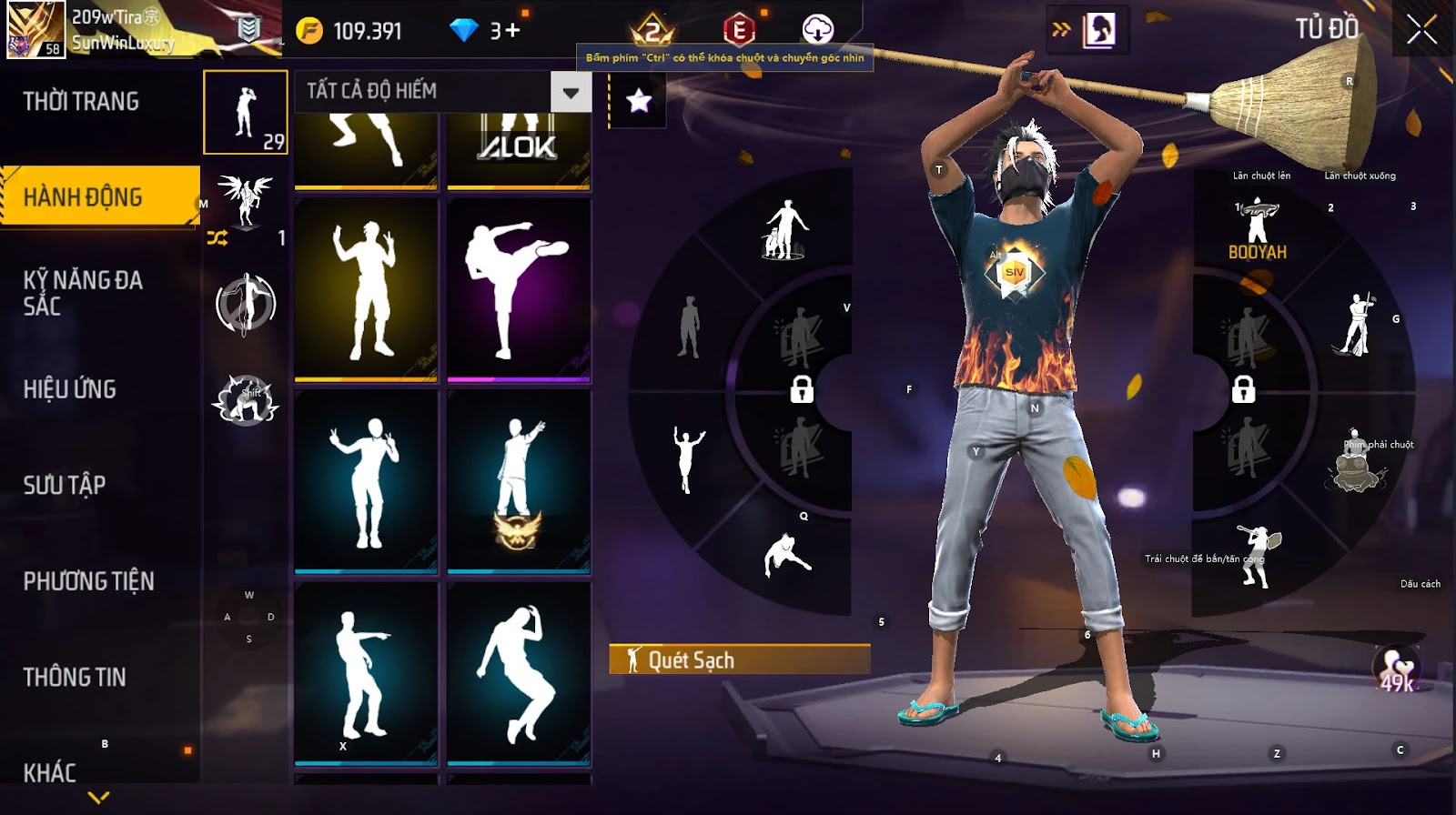1456x815 pixels.
Task: Close the wardrobe with the X button
Action: [x=1421, y=31]
